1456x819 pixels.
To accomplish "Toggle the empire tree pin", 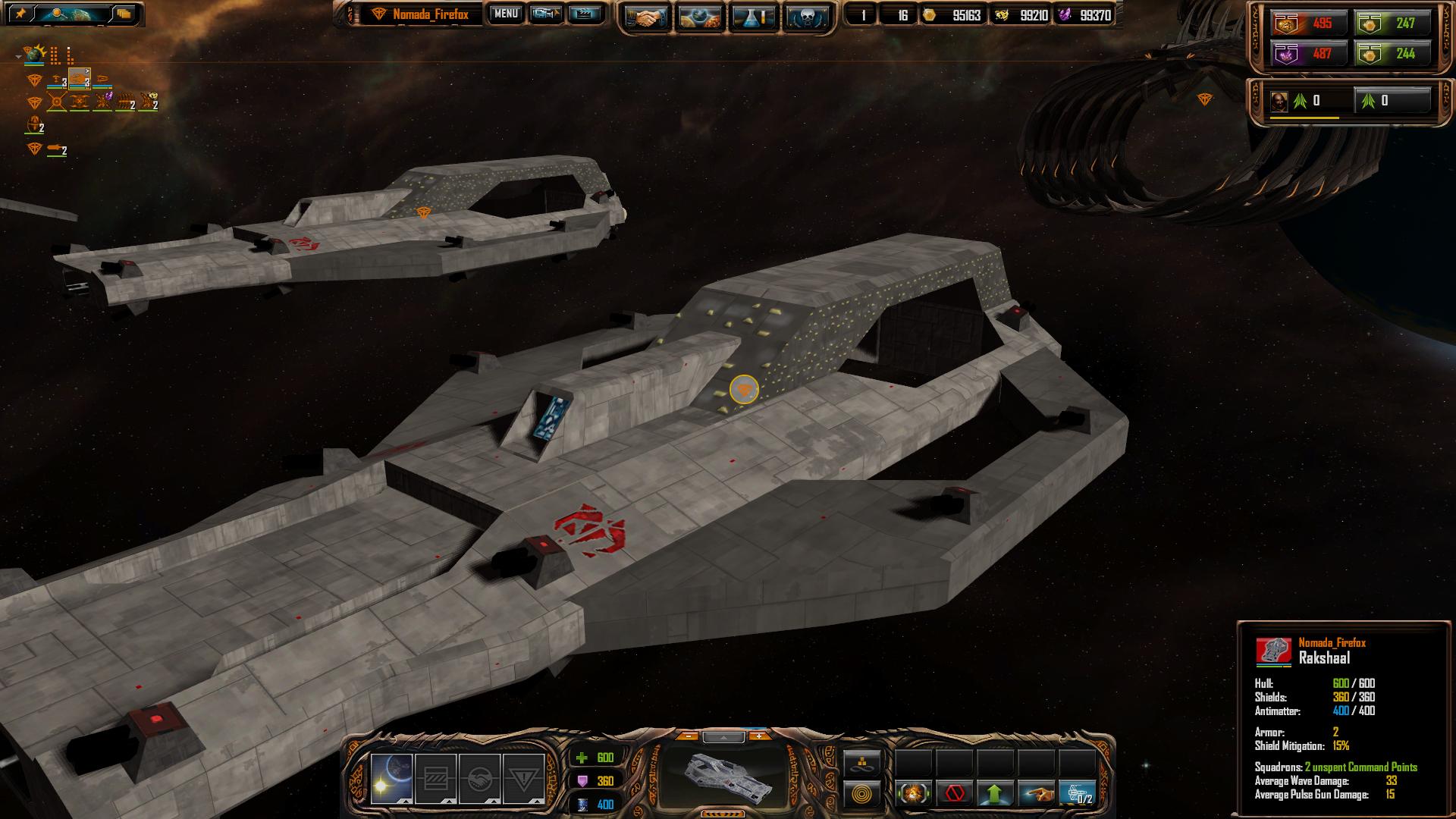I will [20, 14].
